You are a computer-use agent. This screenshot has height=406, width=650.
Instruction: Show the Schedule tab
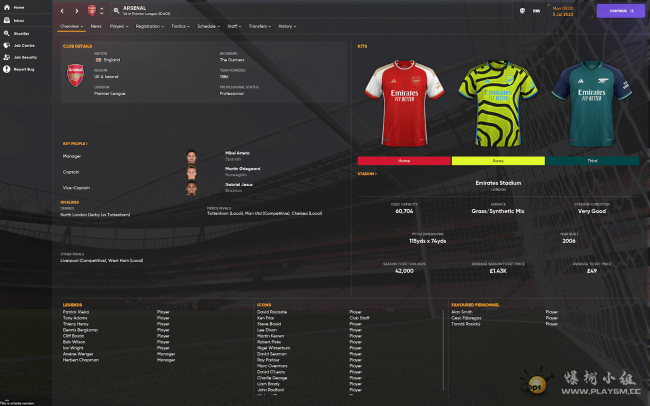click(x=208, y=26)
